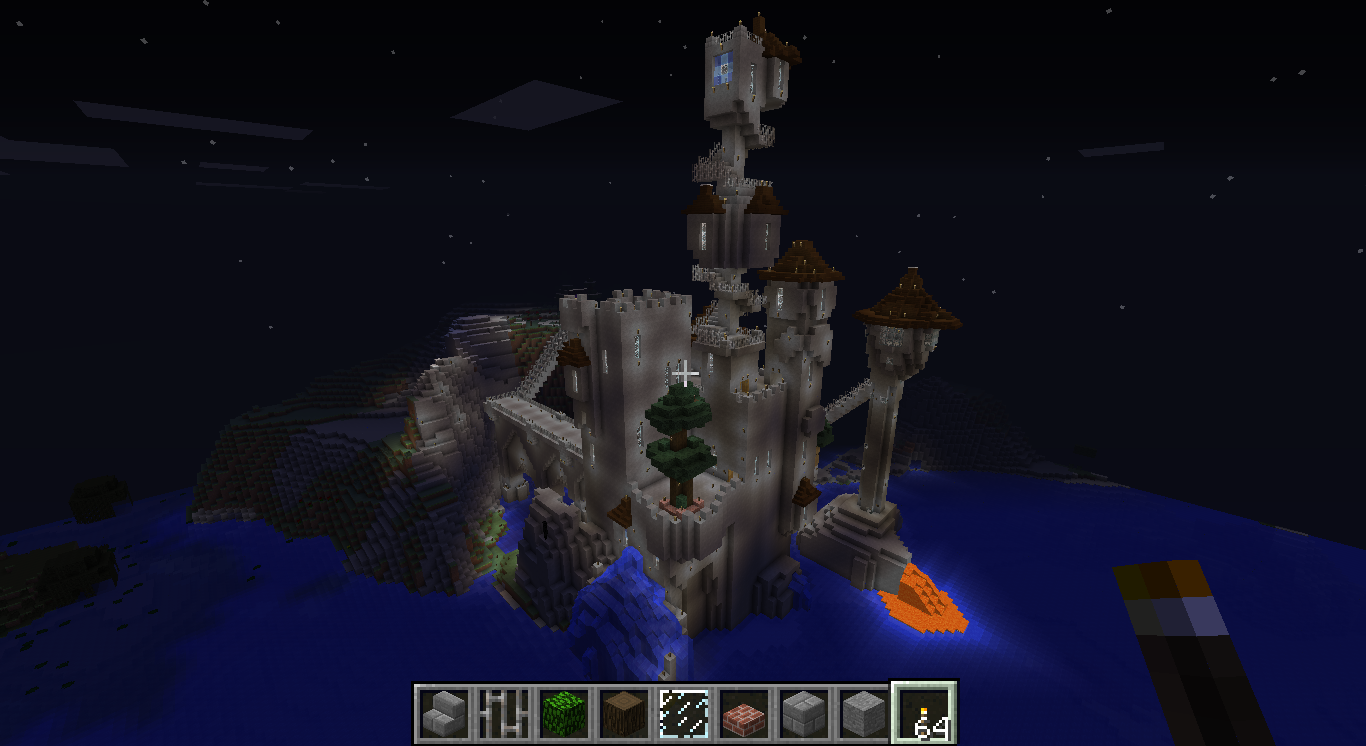
Task: Select the stone stairs hotbar slot
Action: coord(444,714)
